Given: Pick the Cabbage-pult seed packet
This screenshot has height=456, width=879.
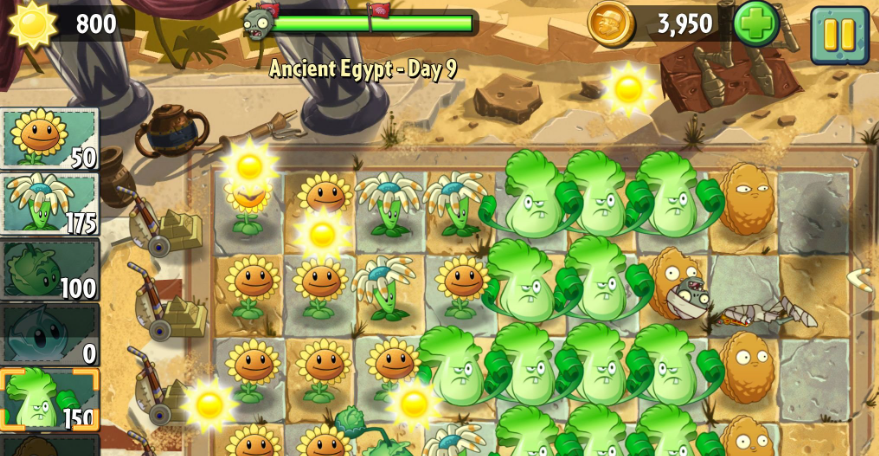Looking at the screenshot, I should tap(50, 270).
